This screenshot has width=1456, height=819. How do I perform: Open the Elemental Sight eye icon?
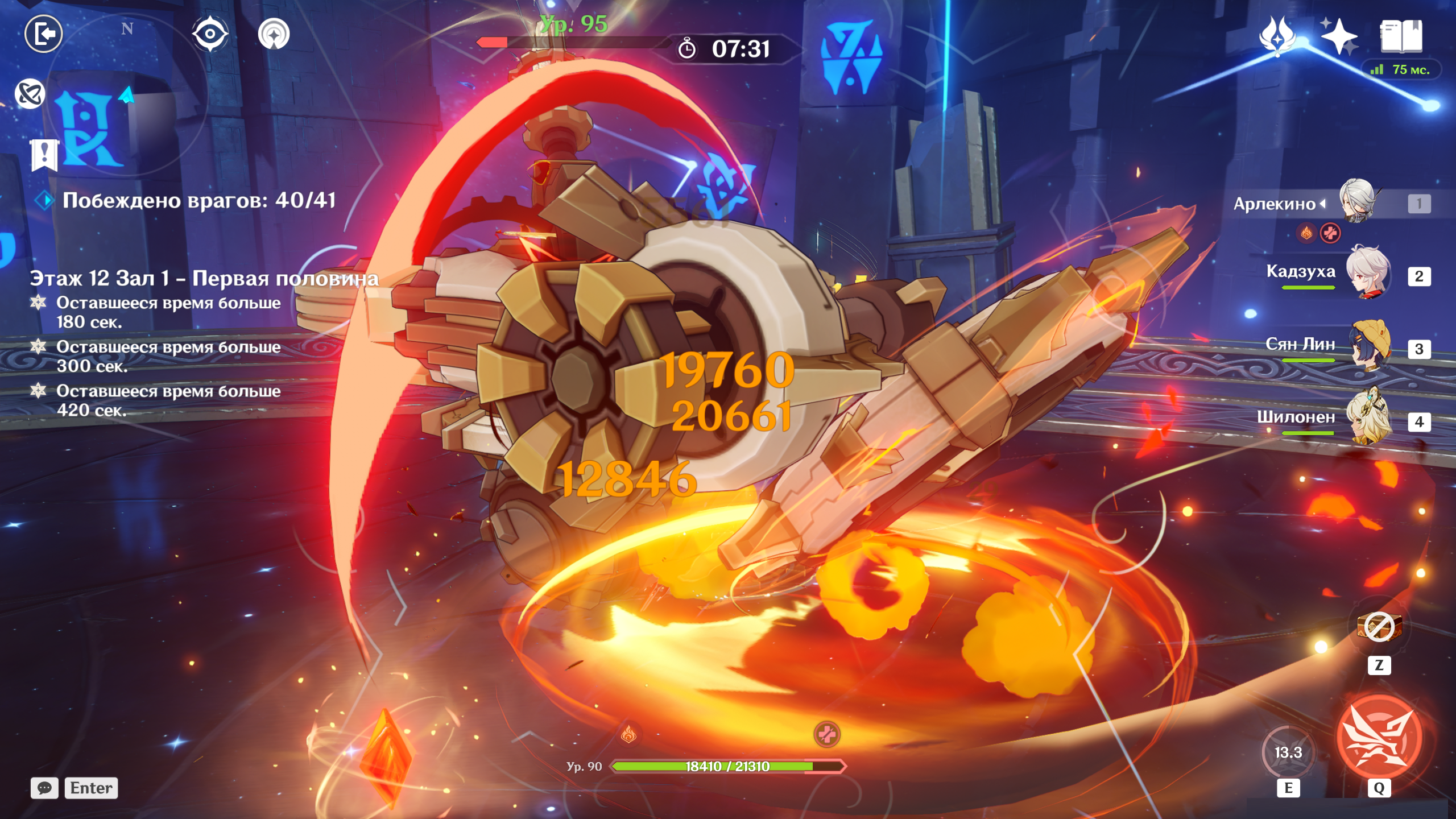210,34
